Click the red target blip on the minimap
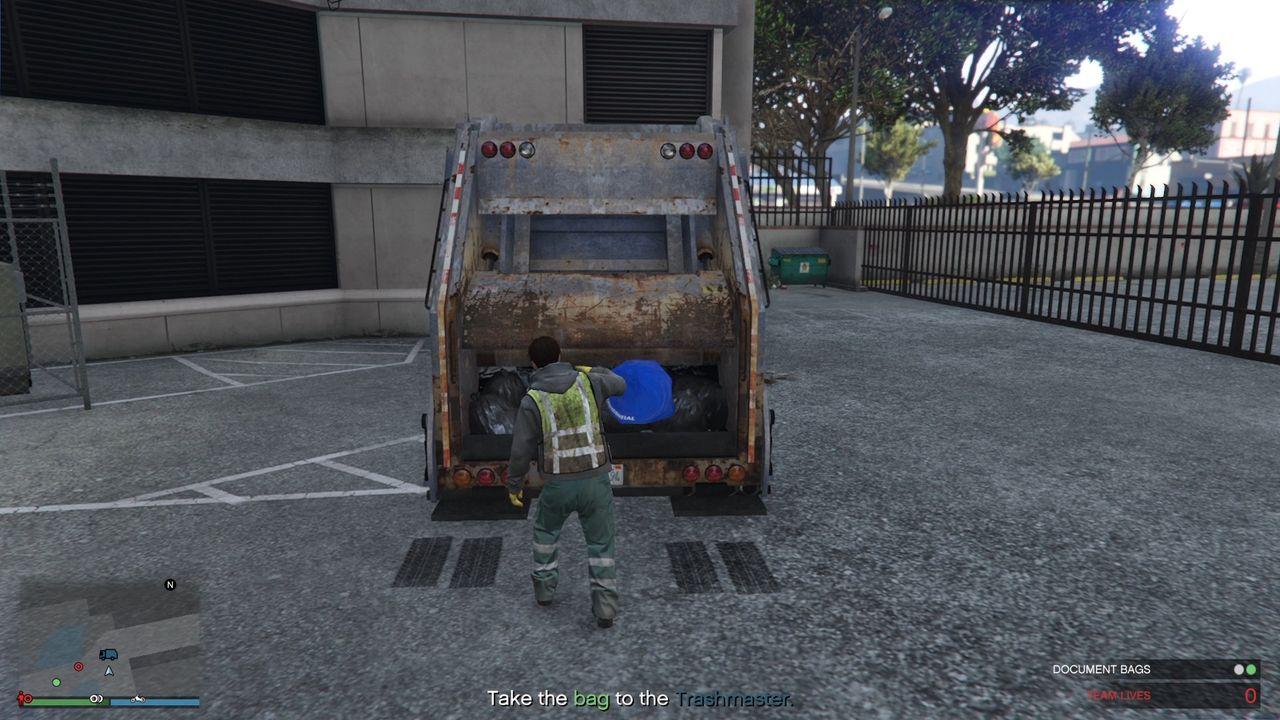1280x720 pixels. click(78, 666)
